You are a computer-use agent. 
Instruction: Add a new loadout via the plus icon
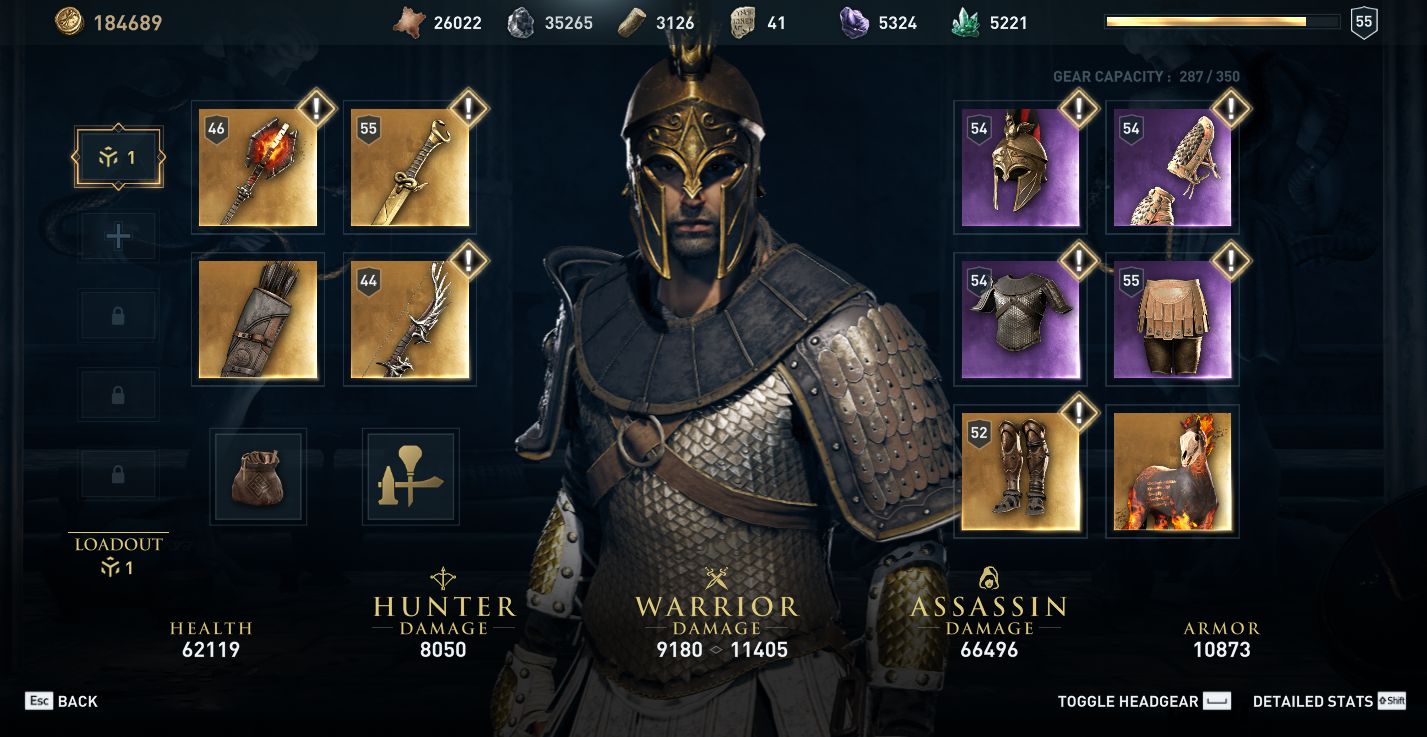[x=118, y=235]
